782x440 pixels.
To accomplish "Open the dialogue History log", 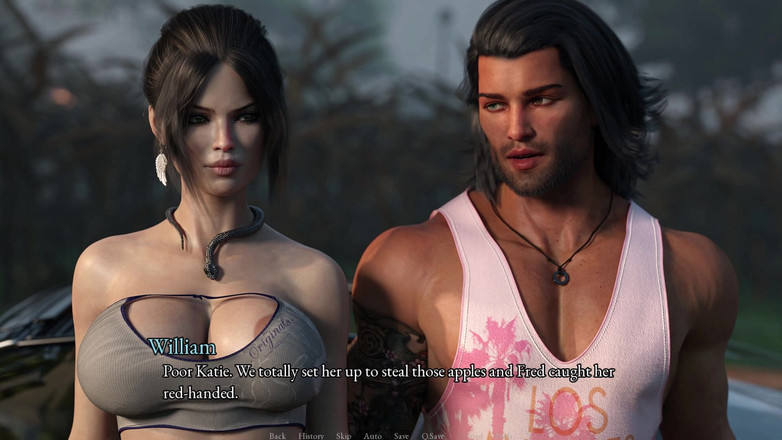I will tap(311, 436).
